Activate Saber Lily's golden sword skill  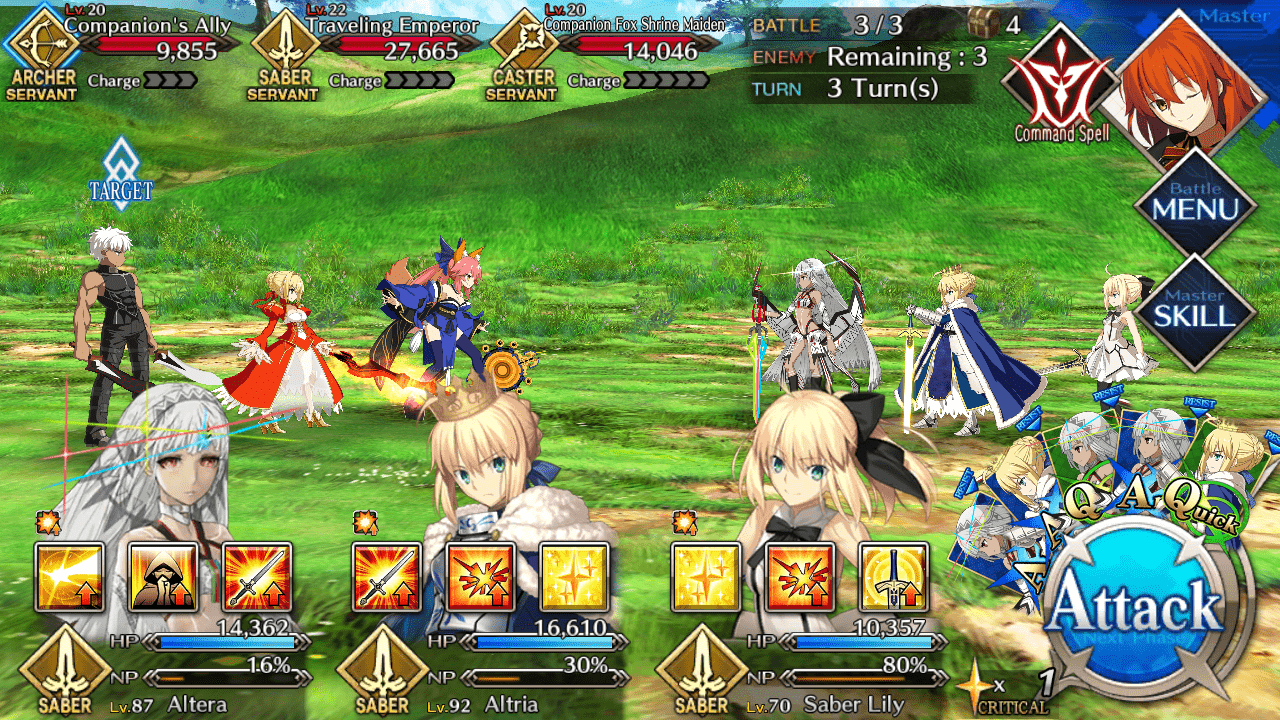pos(893,577)
